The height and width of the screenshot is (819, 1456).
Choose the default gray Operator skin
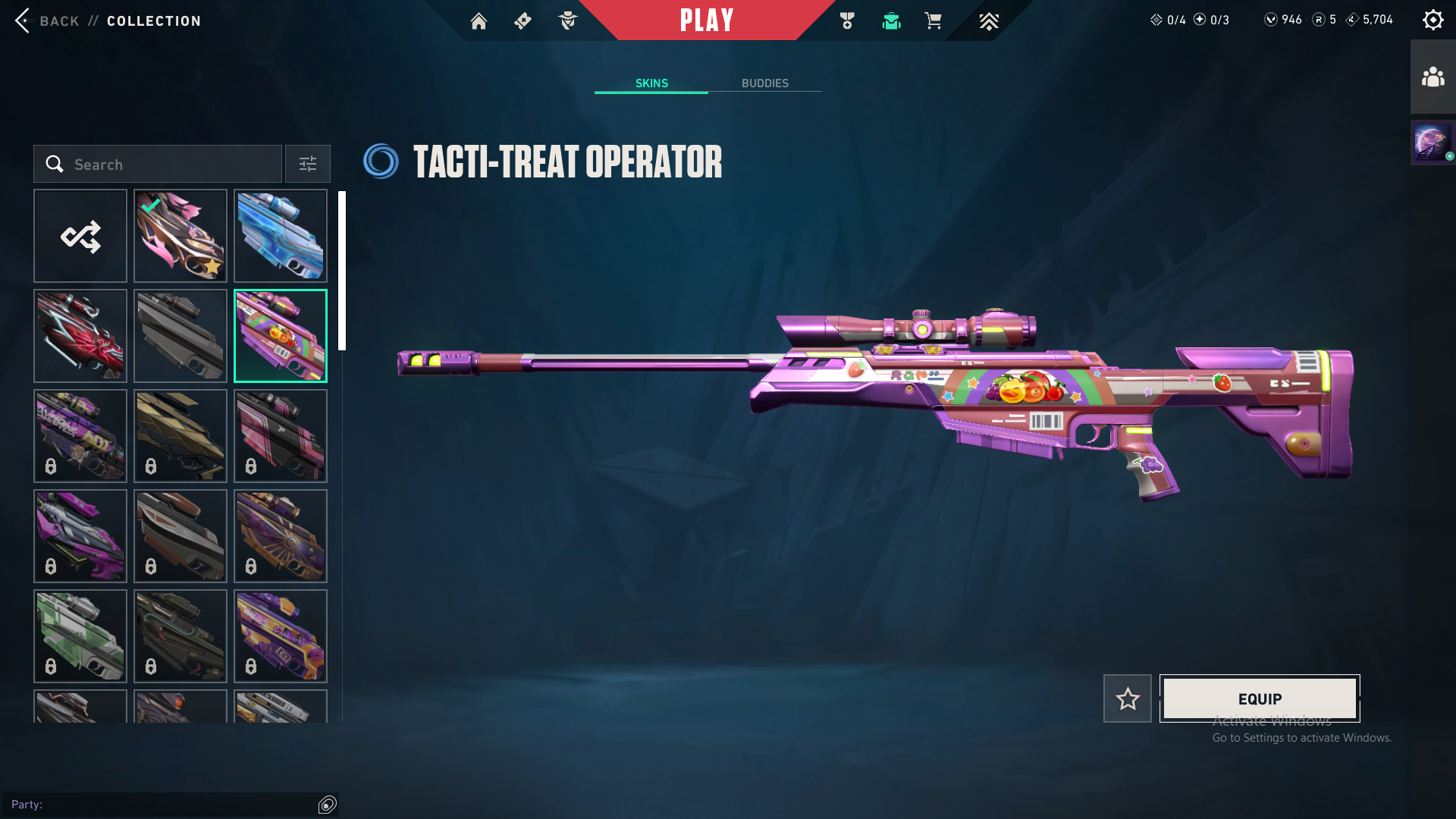[180, 336]
